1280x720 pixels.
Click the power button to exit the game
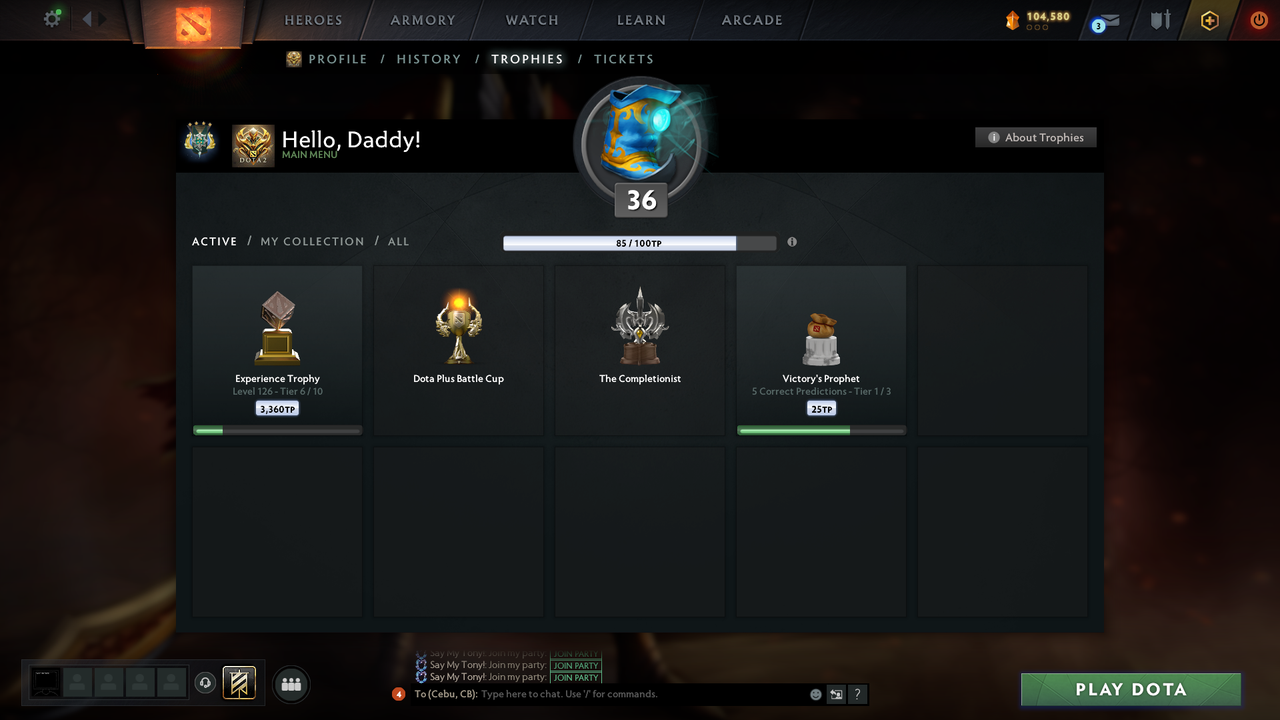point(1258,19)
